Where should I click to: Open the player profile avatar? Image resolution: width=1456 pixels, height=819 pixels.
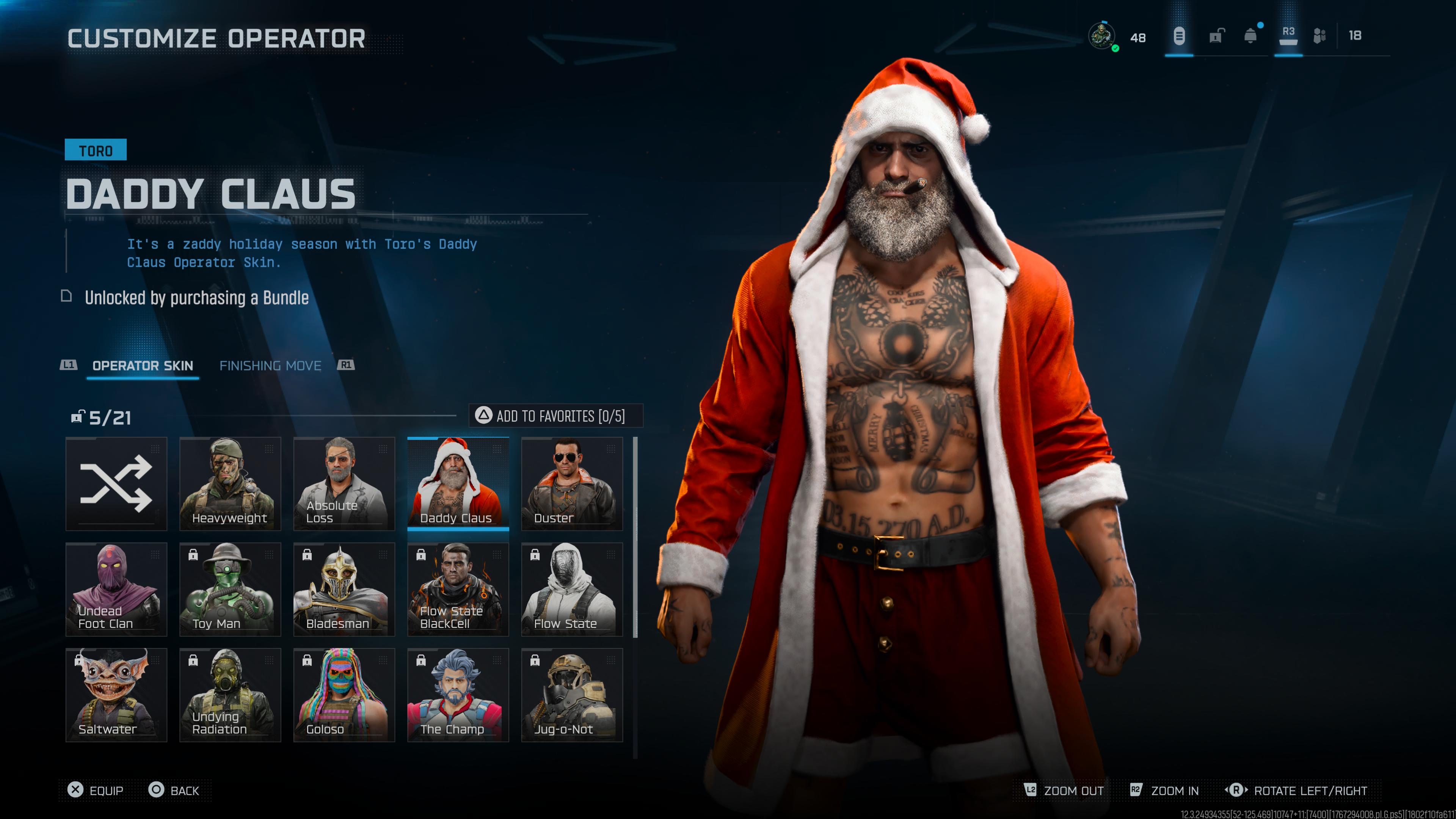tap(1101, 36)
